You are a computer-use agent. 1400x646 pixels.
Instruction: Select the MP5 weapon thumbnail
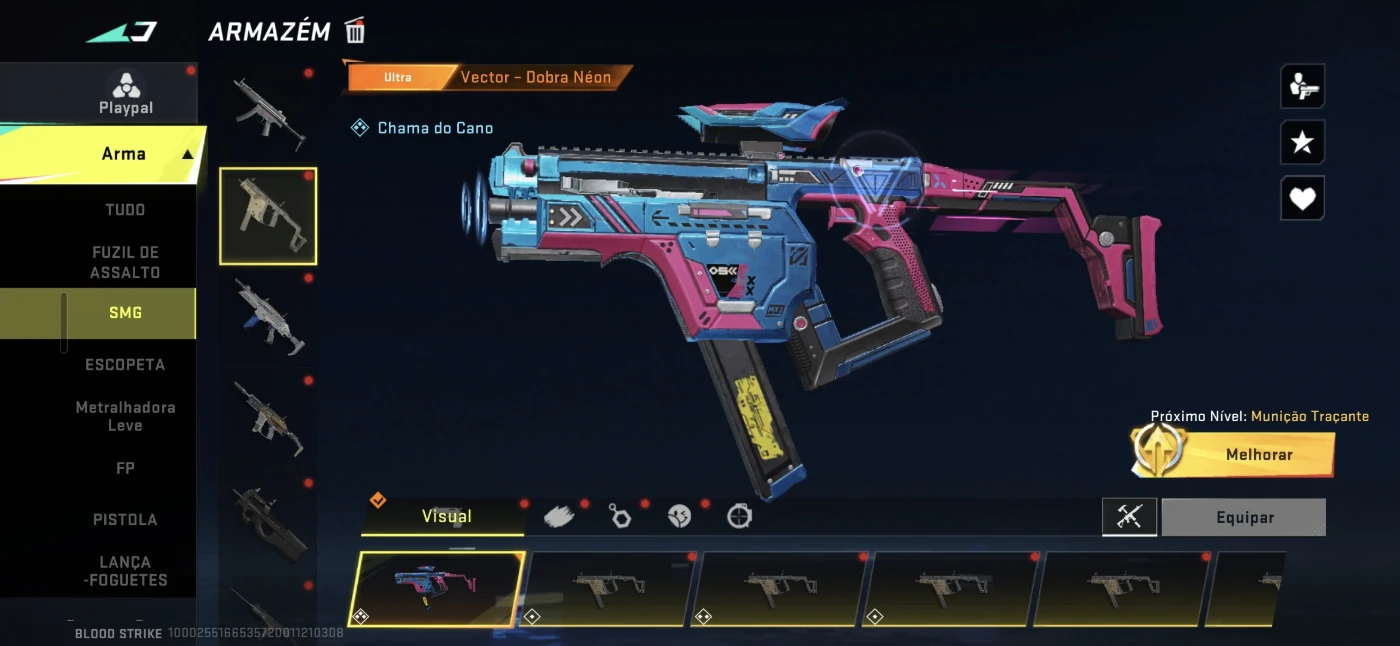(268, 112)
